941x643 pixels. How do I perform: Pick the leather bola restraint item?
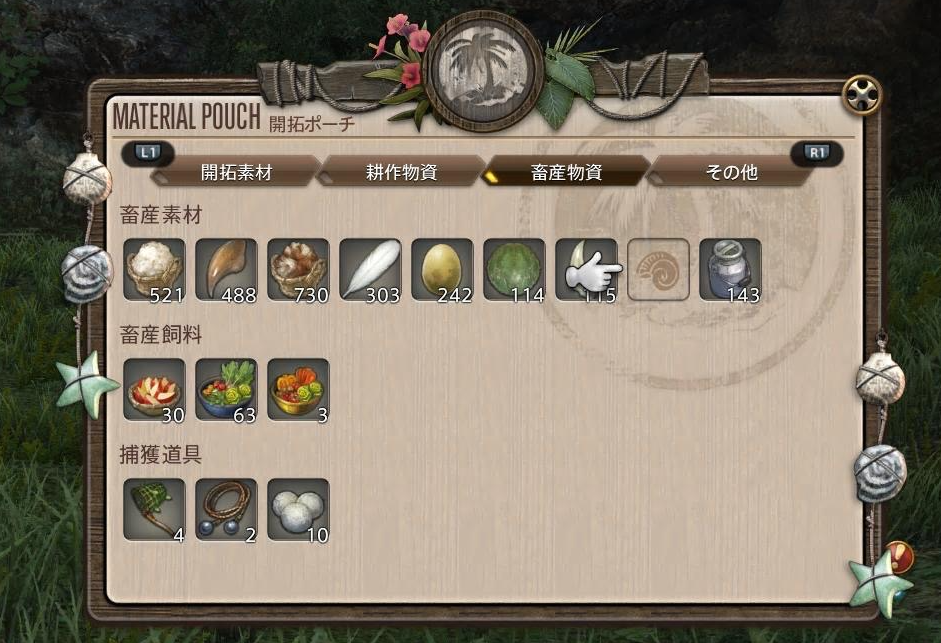point(226,509)
